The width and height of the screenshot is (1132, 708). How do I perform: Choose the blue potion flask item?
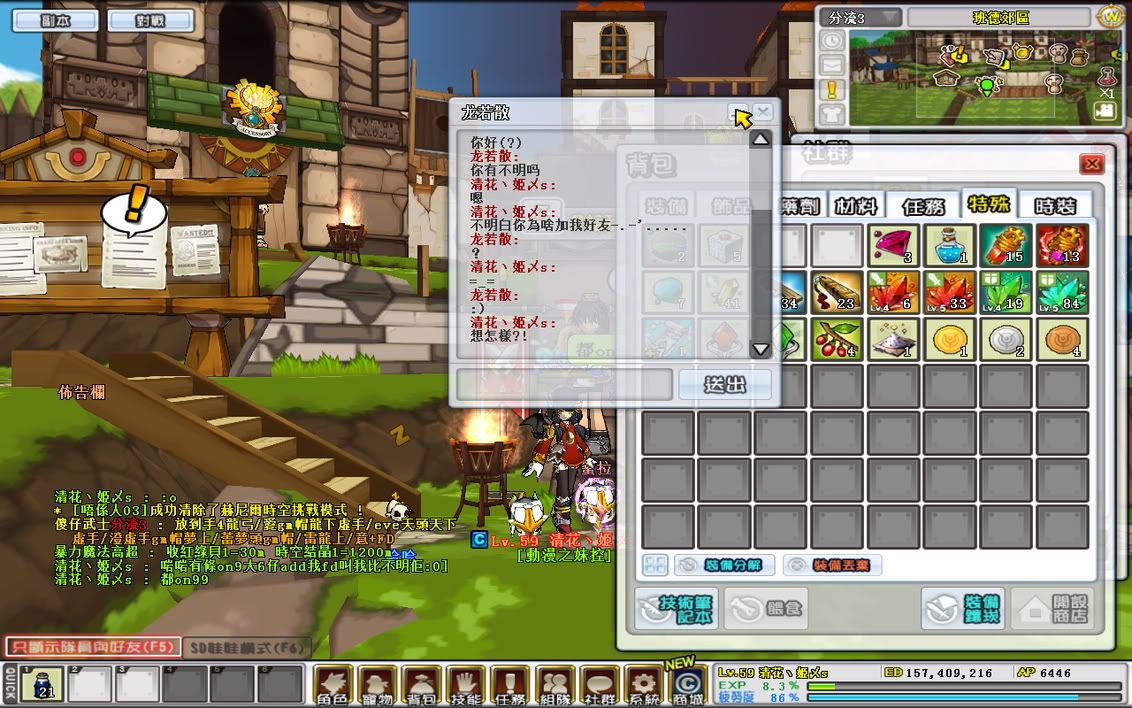[949, 245]
